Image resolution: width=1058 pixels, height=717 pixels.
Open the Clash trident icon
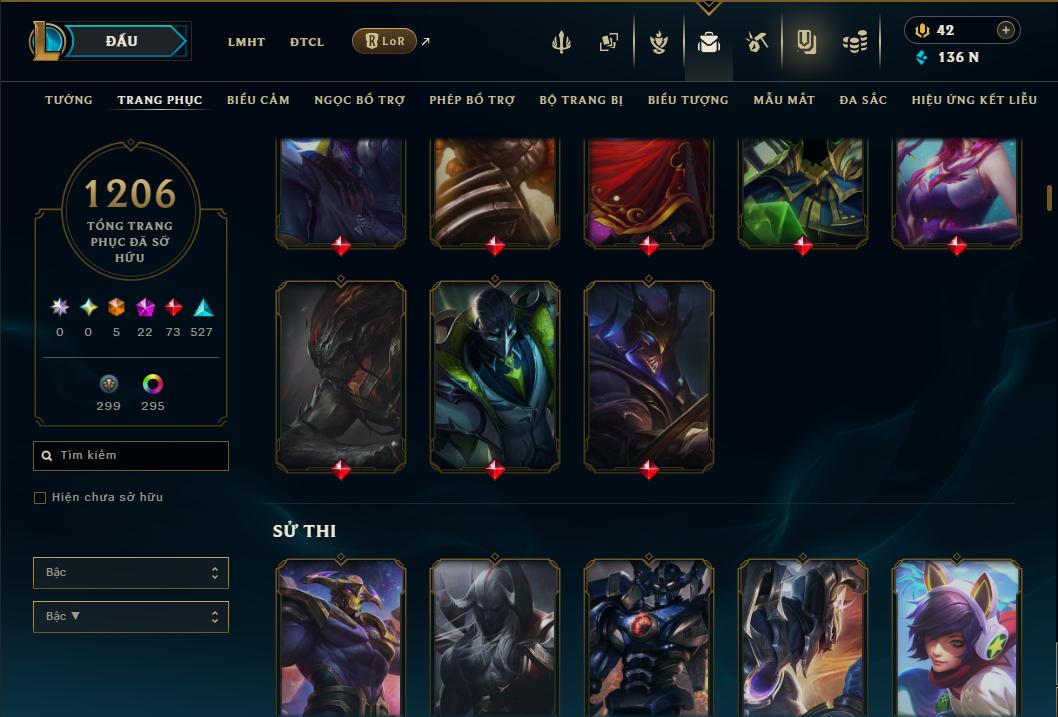pyautogui.click(x=561, y=42)
